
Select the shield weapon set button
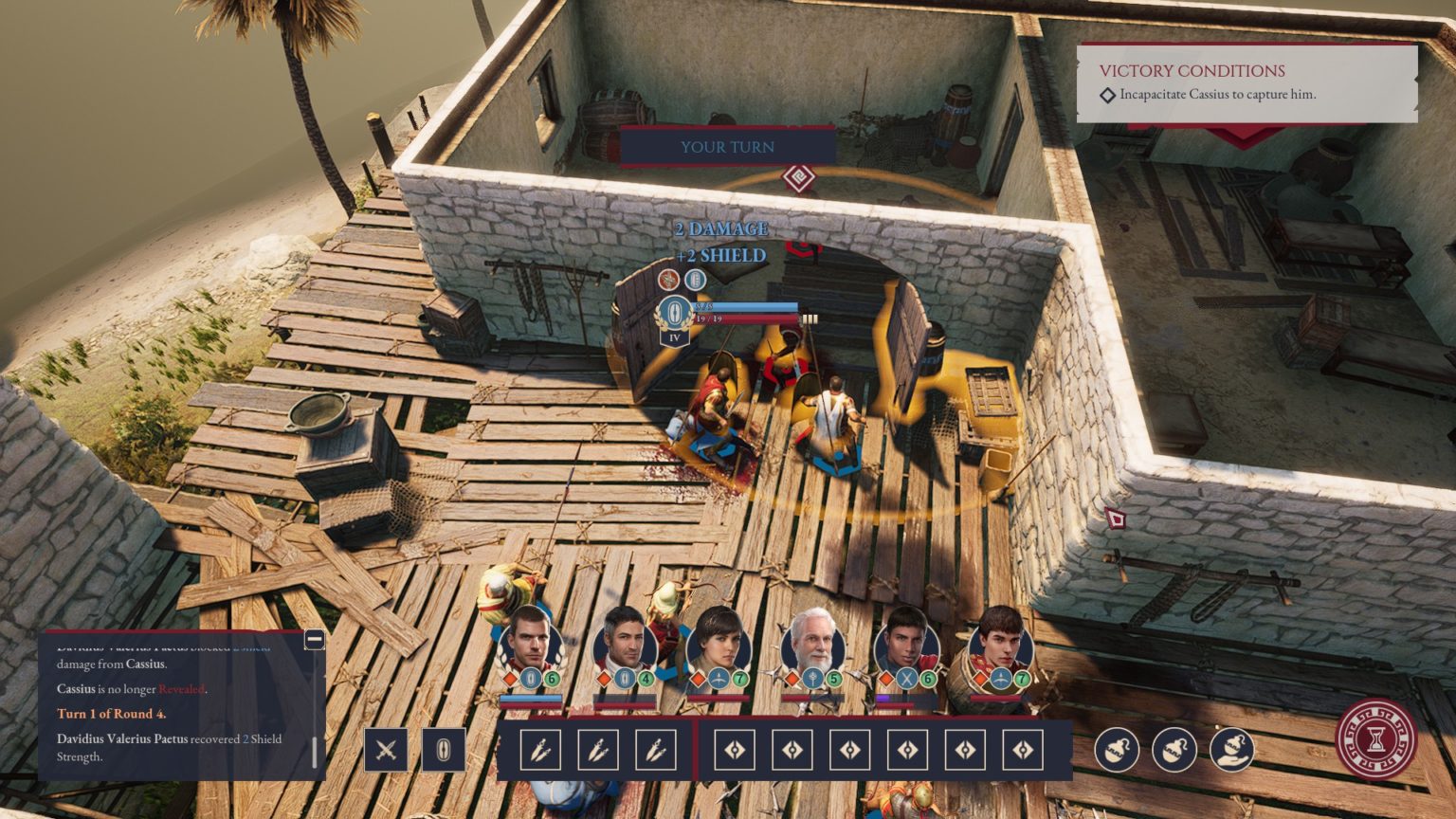point(443,750)
